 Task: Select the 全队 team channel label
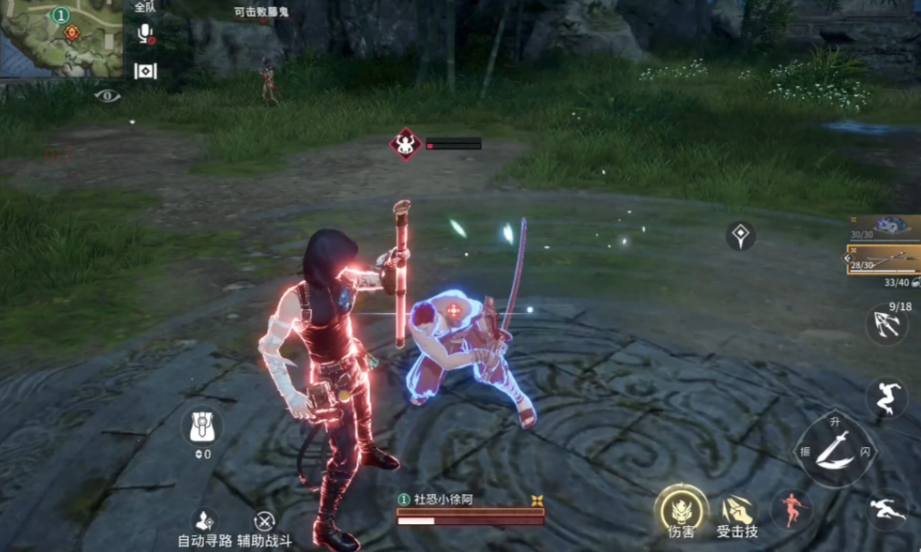click(144, 7)
